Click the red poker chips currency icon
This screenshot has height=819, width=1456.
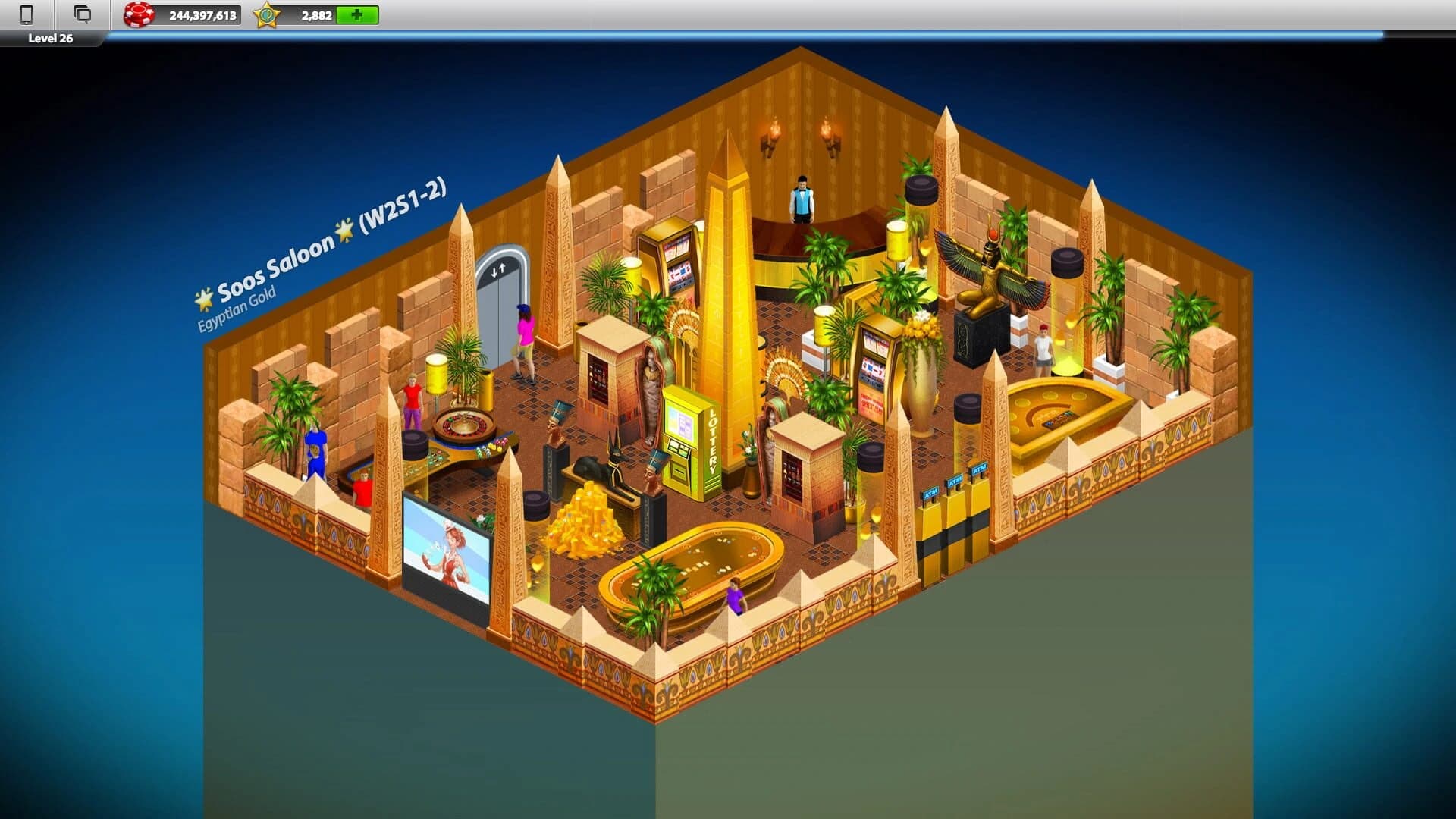[x=138, y=12]
